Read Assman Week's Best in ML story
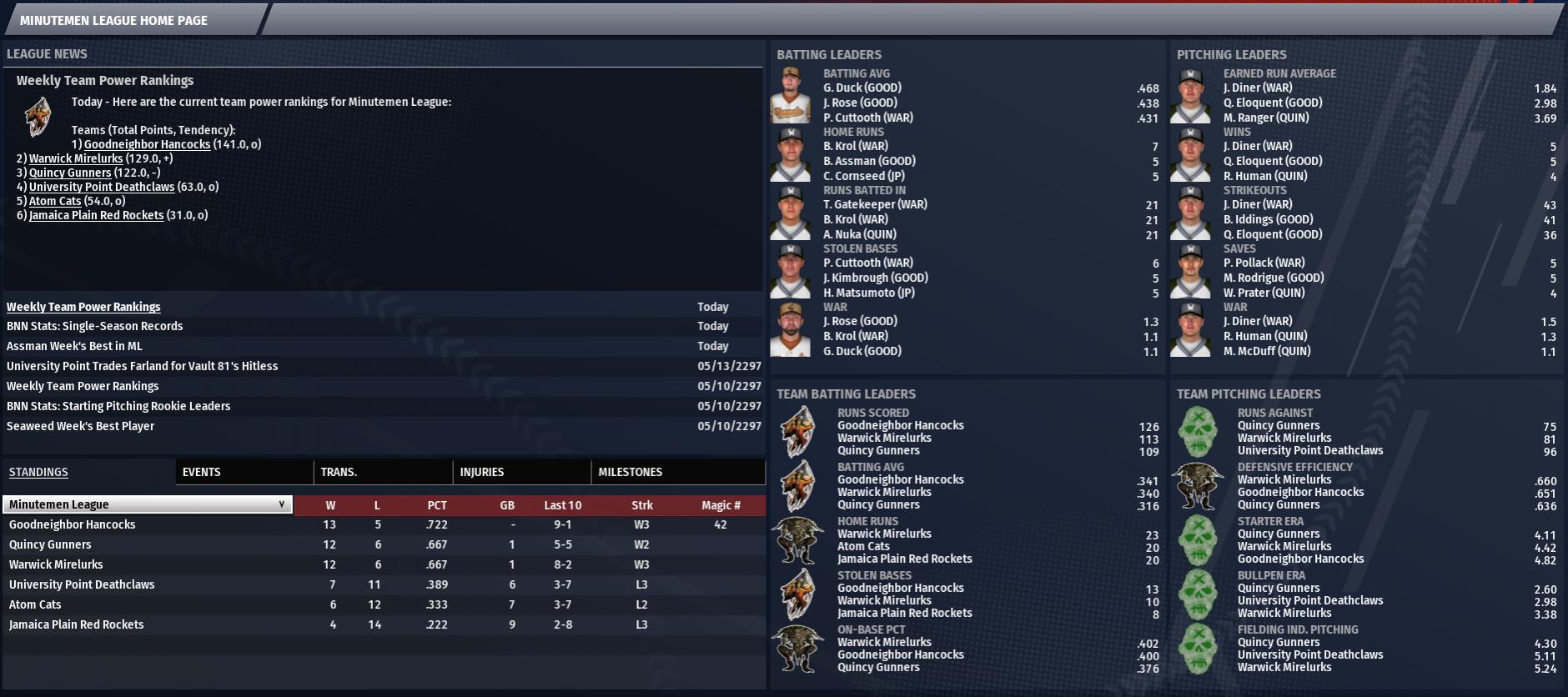This screenshot has height=697, width=1568. click(x=74, y=346)
